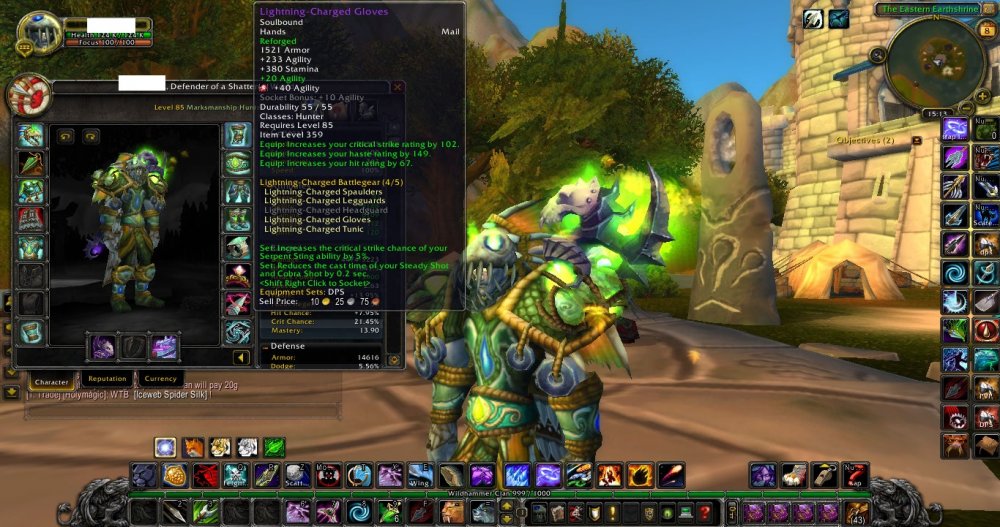Open the Currency tab

[160, 379]
